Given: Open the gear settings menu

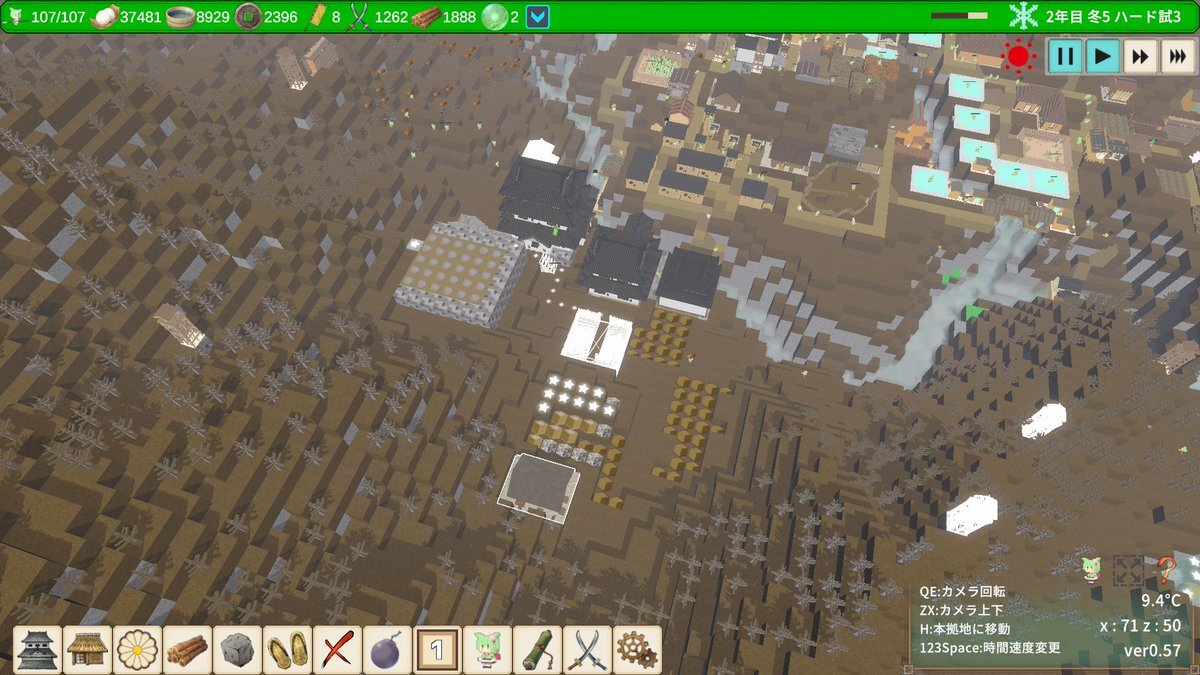Looking at the screenshot, I should (x=637, y=650).
